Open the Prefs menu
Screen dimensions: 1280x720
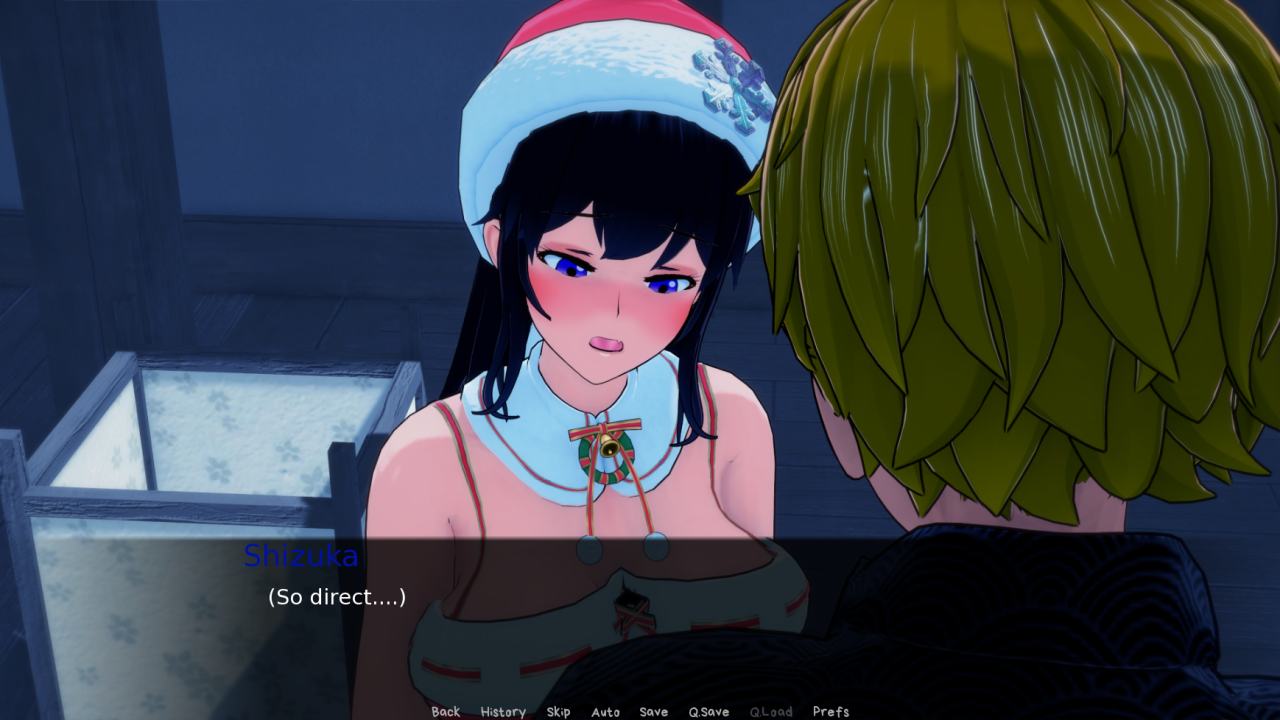[830, 712]
